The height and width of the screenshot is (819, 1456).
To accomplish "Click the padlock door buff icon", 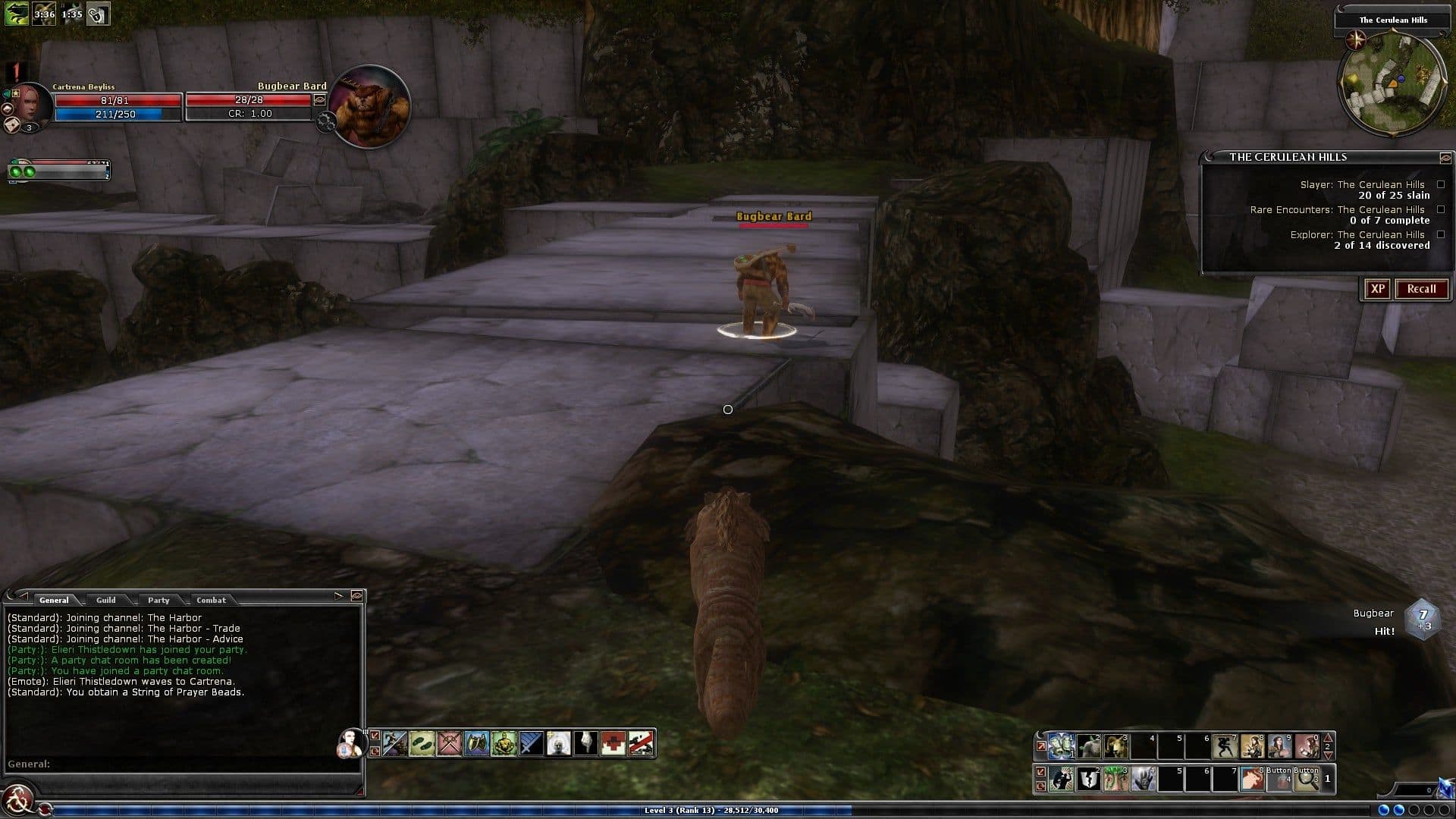I will [x=98, y=14].
